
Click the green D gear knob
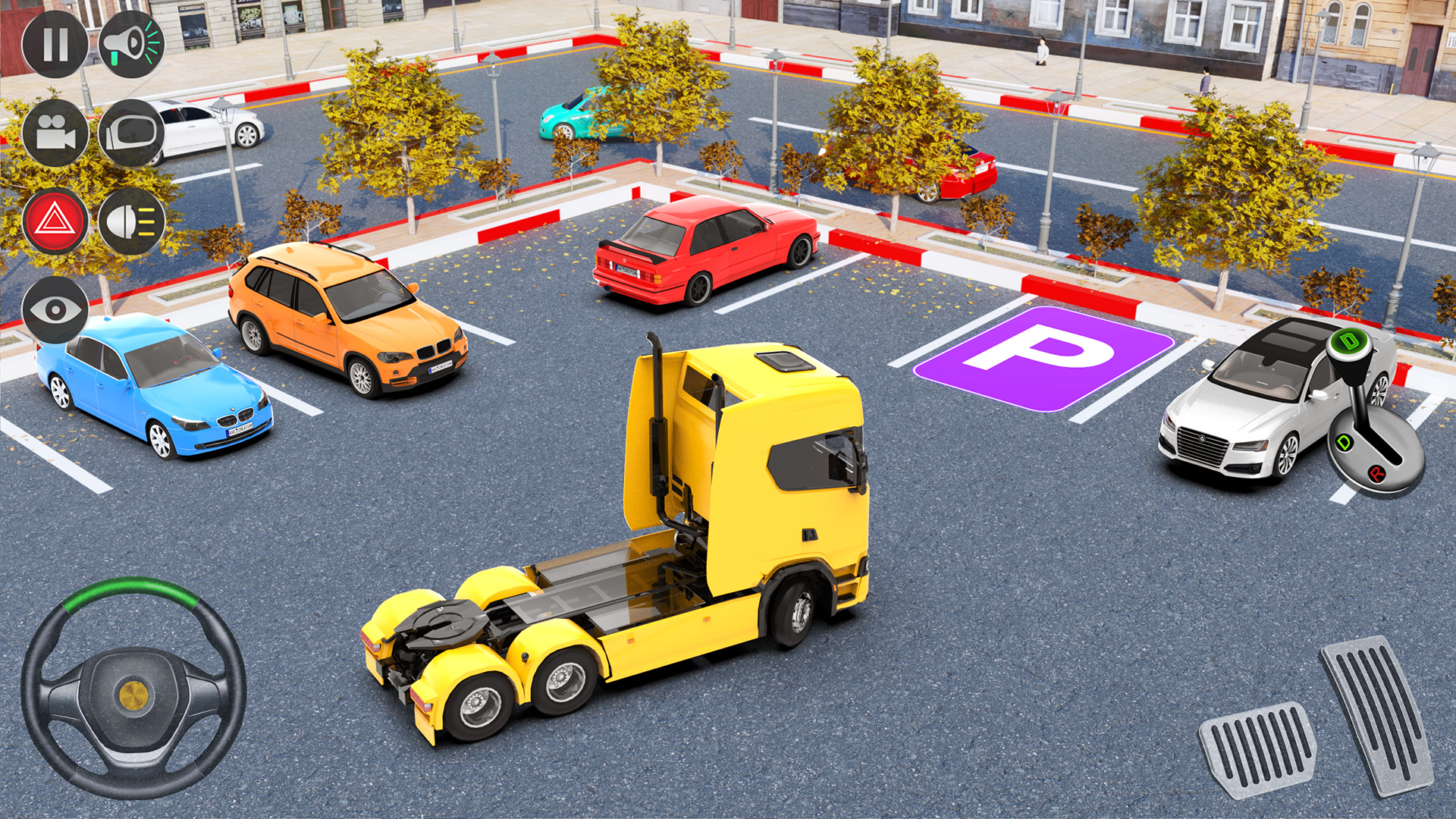point(1350,343)
